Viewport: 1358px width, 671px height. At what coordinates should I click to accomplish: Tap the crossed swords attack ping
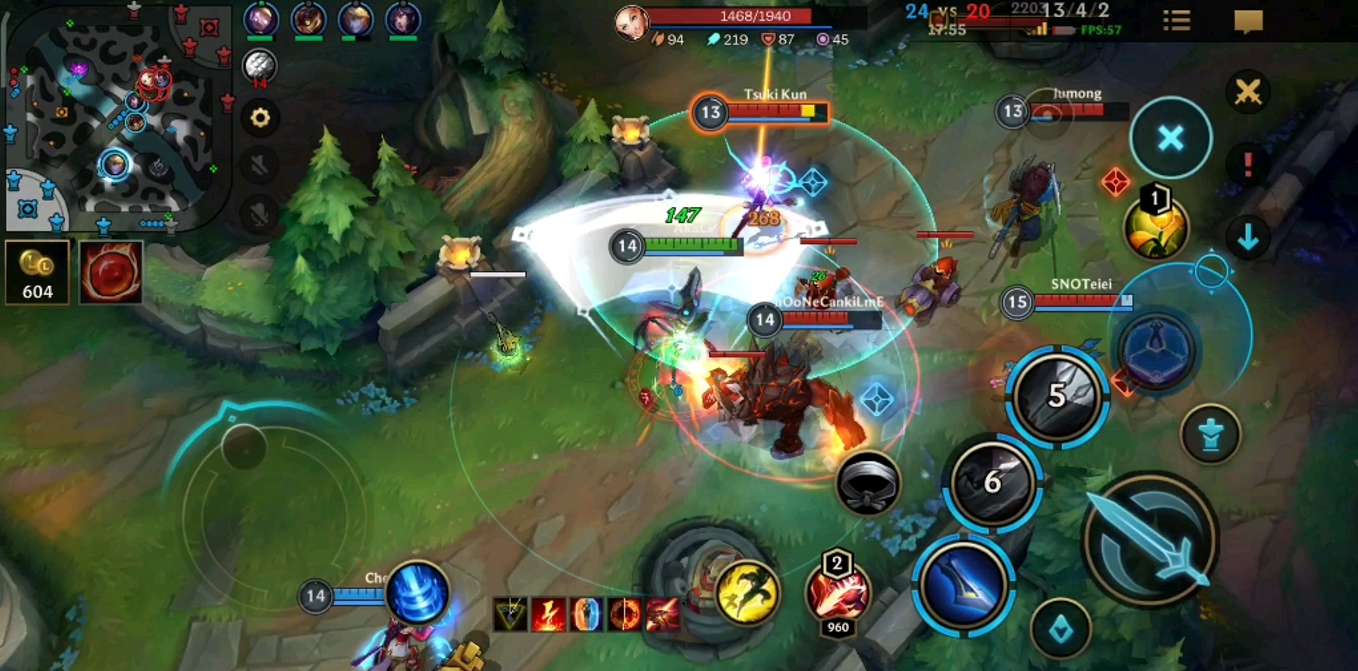tap(1247, 93)
